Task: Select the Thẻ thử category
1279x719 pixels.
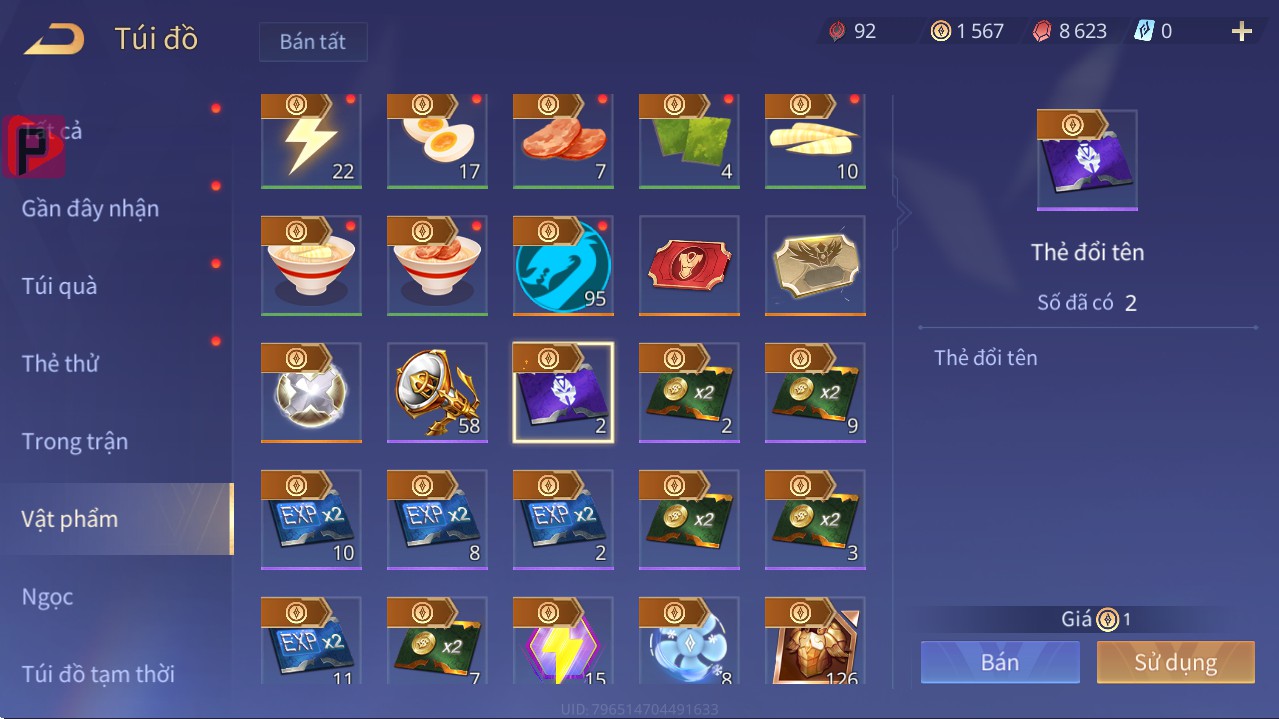Action: (60, 364)
